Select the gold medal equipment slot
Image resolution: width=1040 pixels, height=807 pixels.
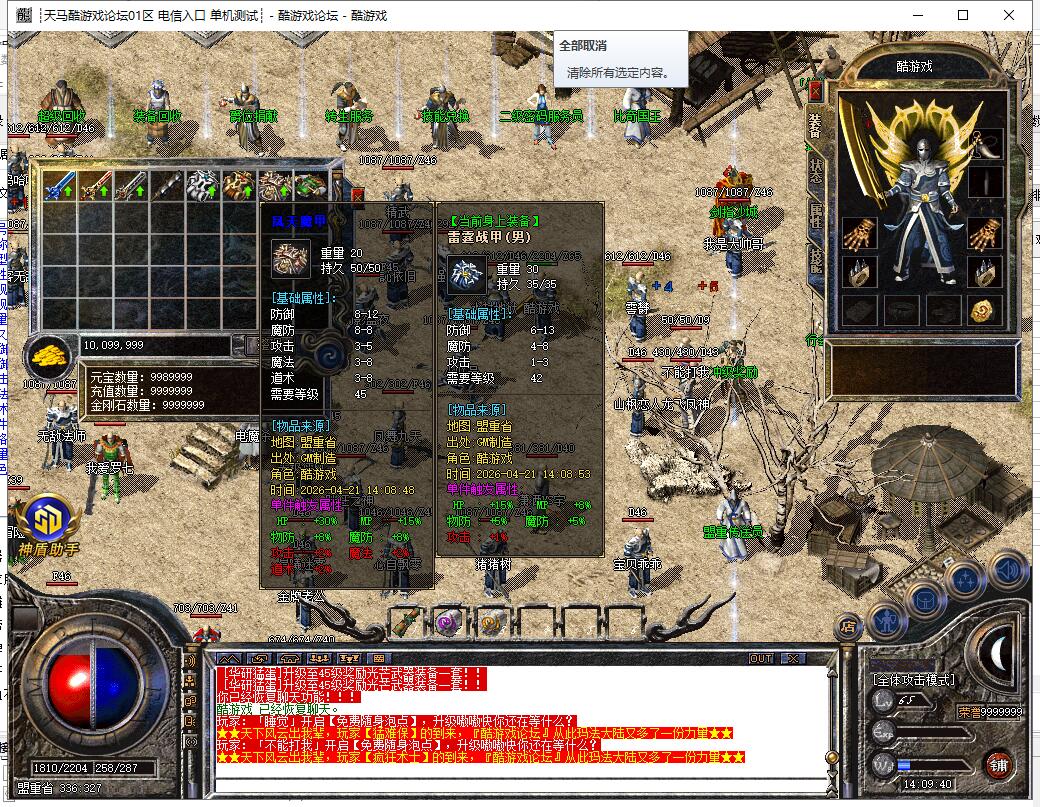pos(985,310)
